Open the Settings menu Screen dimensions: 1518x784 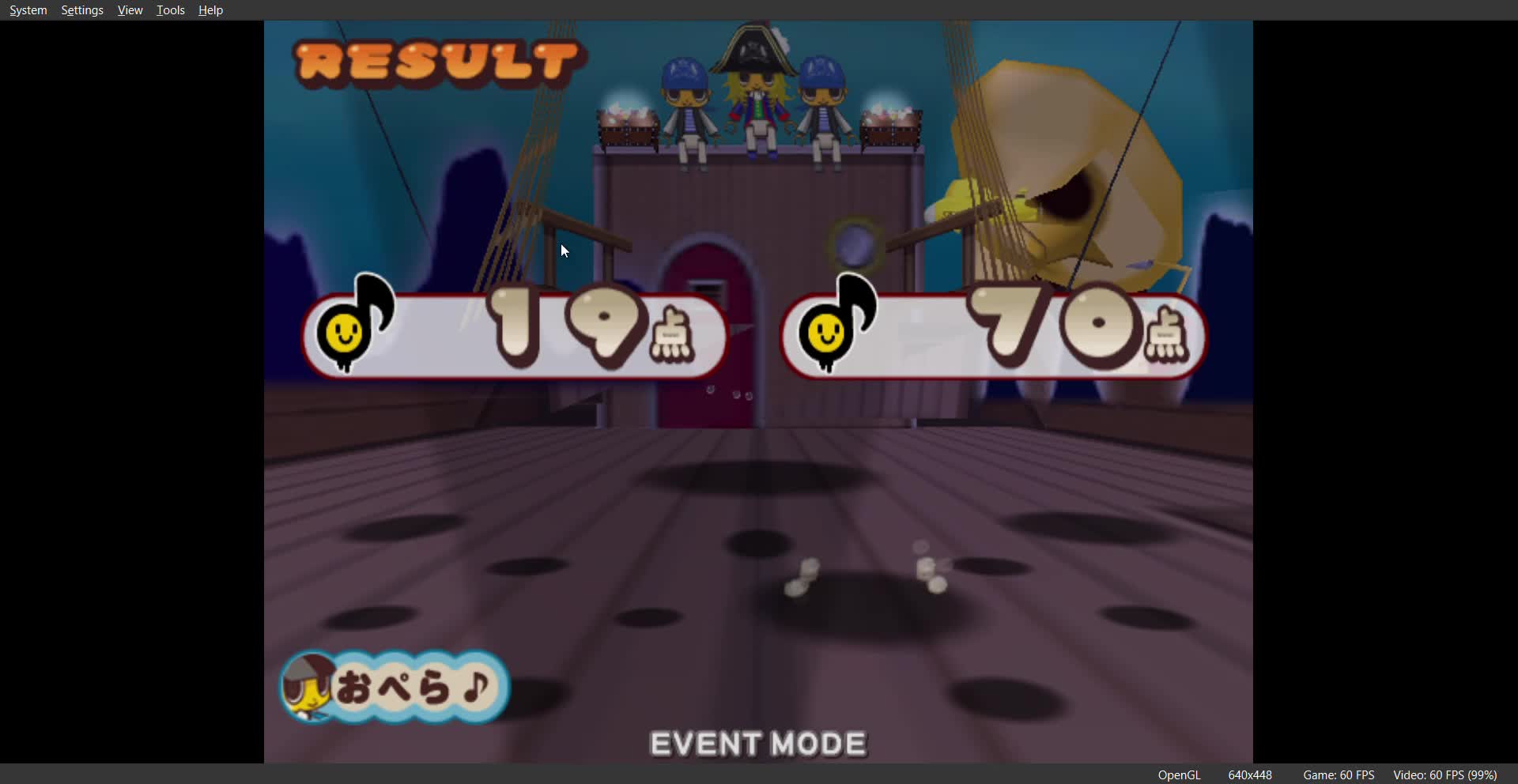click(x=81, y=9)
